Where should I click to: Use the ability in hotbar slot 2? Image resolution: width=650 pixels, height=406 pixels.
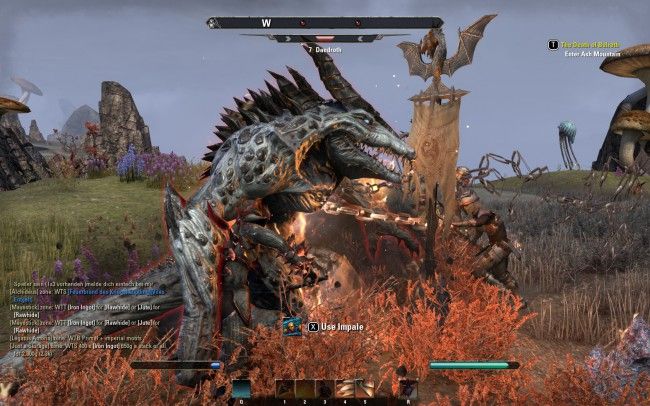click(x=305, y=389)
